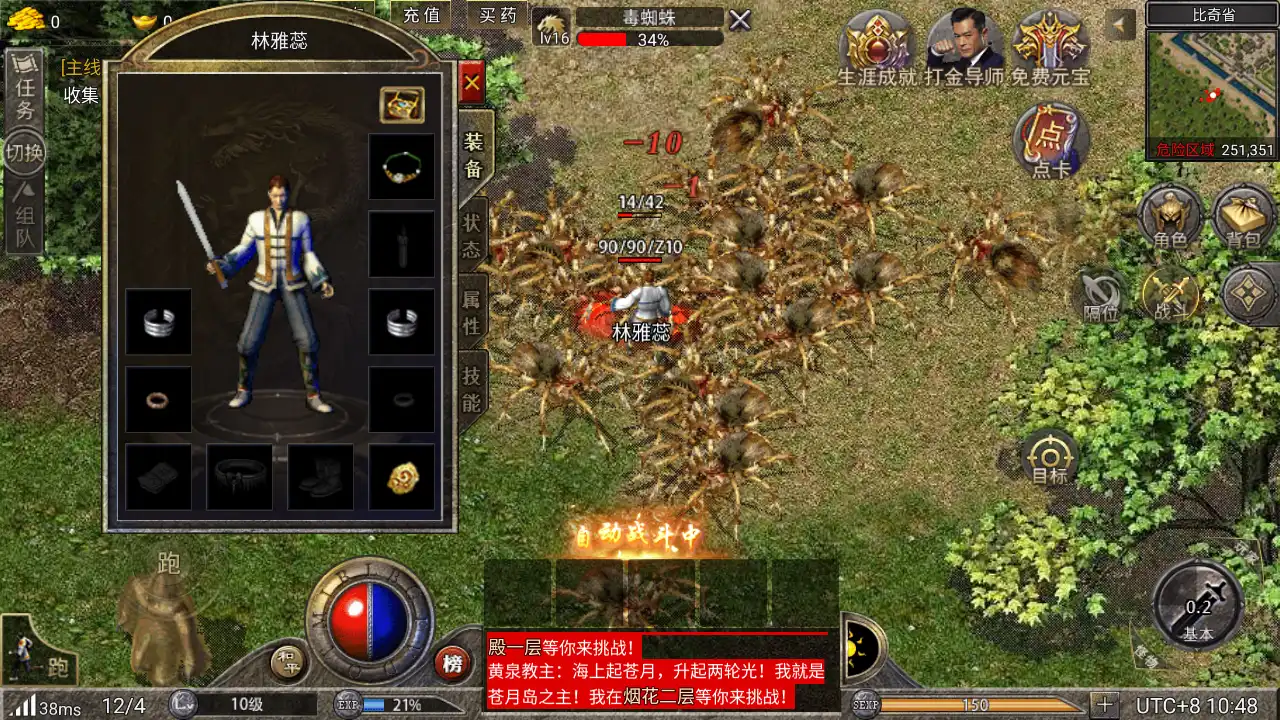Claim 免费元宝 free ingots

[x=1050, y=45]
